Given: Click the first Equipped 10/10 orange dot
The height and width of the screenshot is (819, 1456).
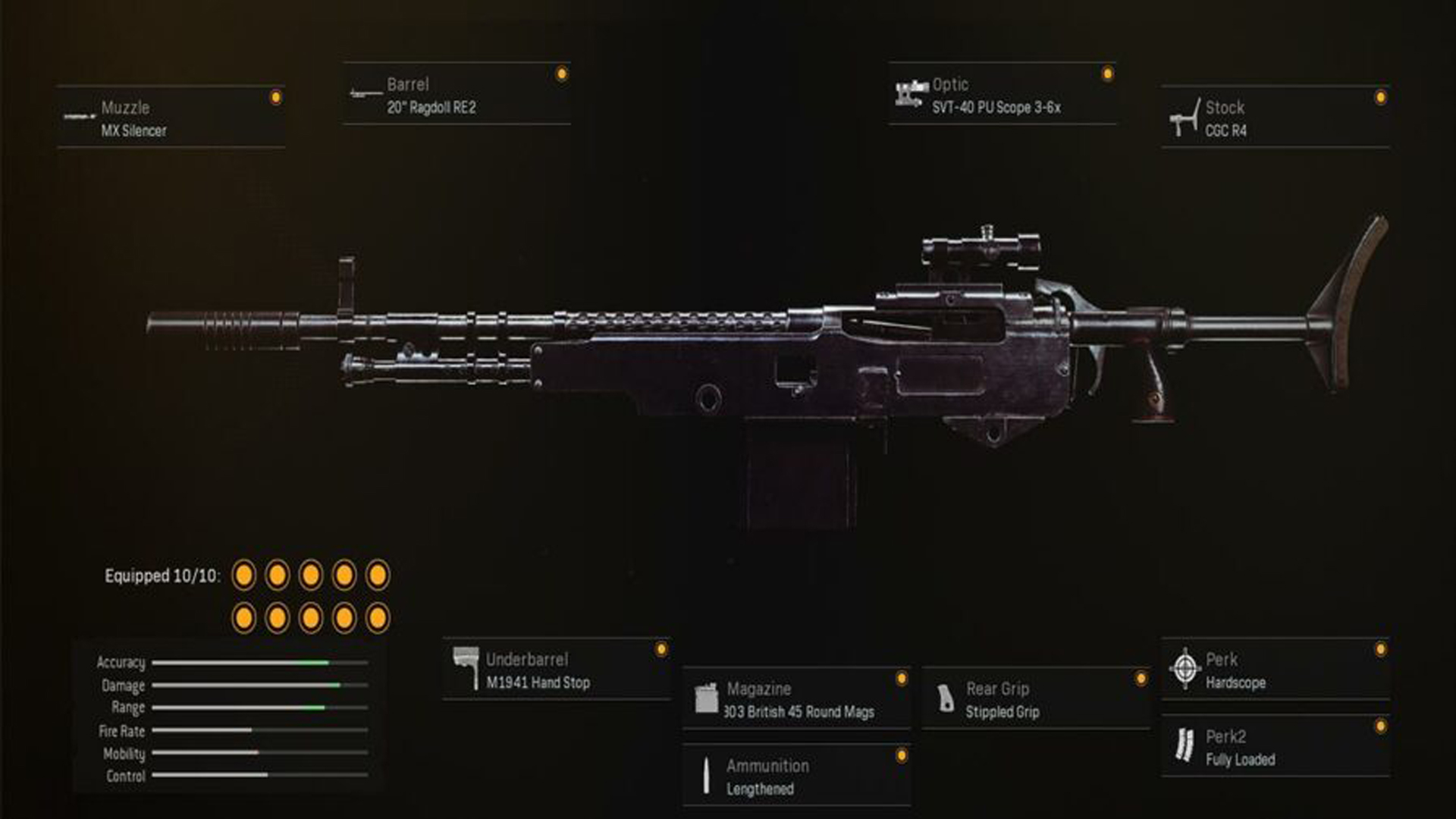Looking at the screenshot, I should tap(244, 576).
